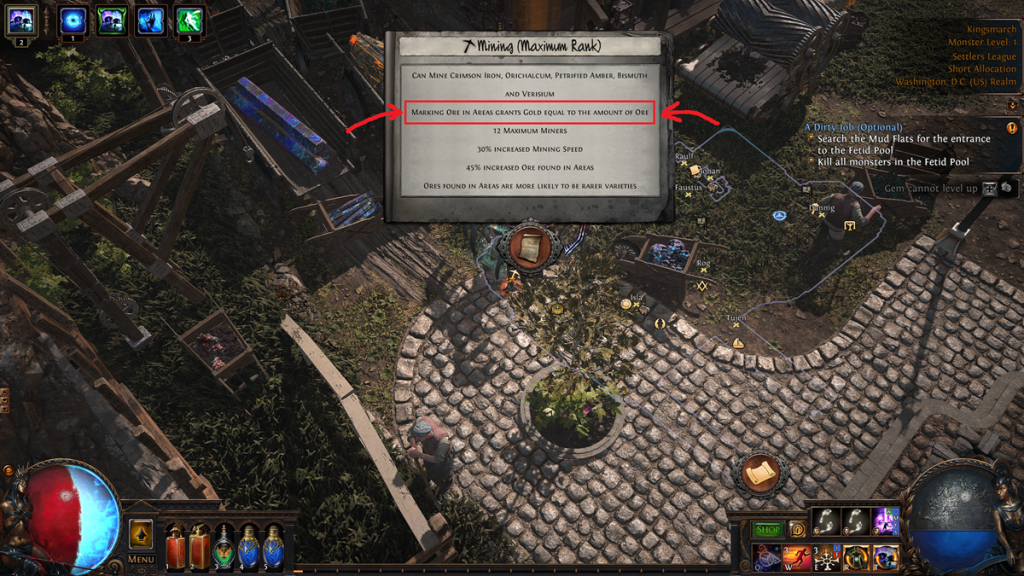1024x576 pixels.
Task: Select the blue vortex buff icon
Action: click(x=74, y=19)
